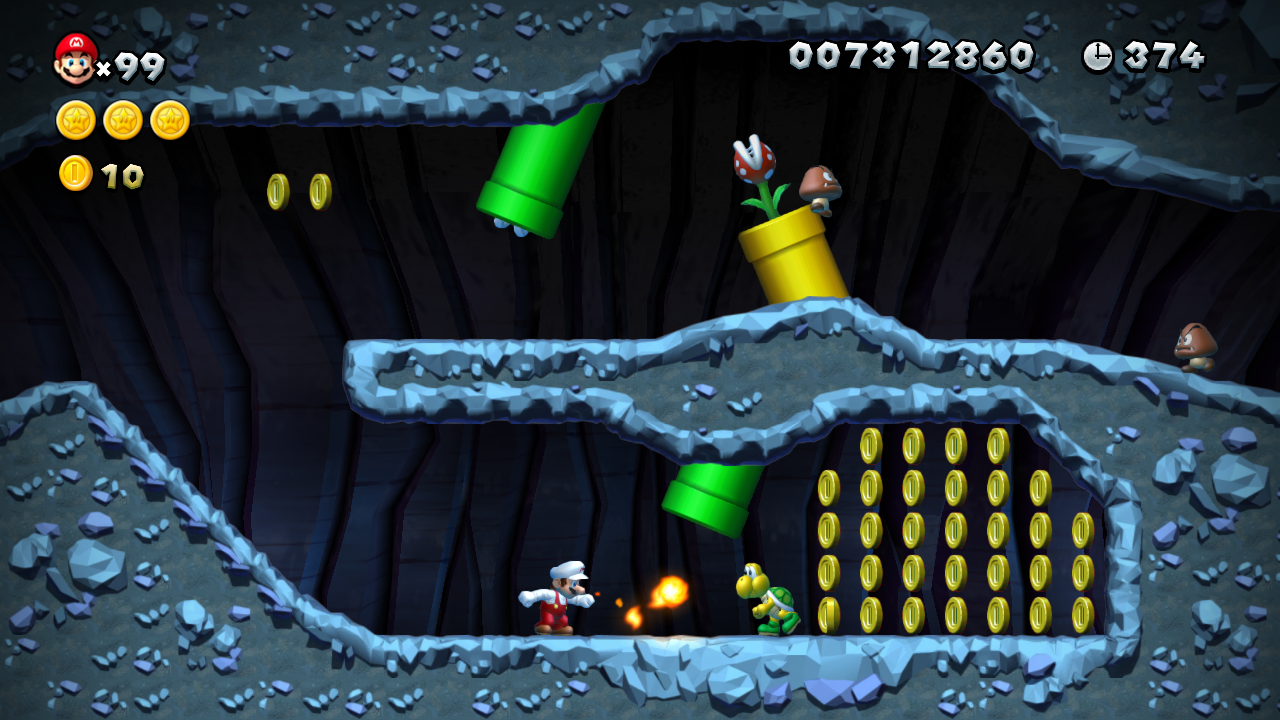Click the bottom-right corner coin of the grid
The height and width of the screenshot is (720, 1280).
click(1082, 615)
